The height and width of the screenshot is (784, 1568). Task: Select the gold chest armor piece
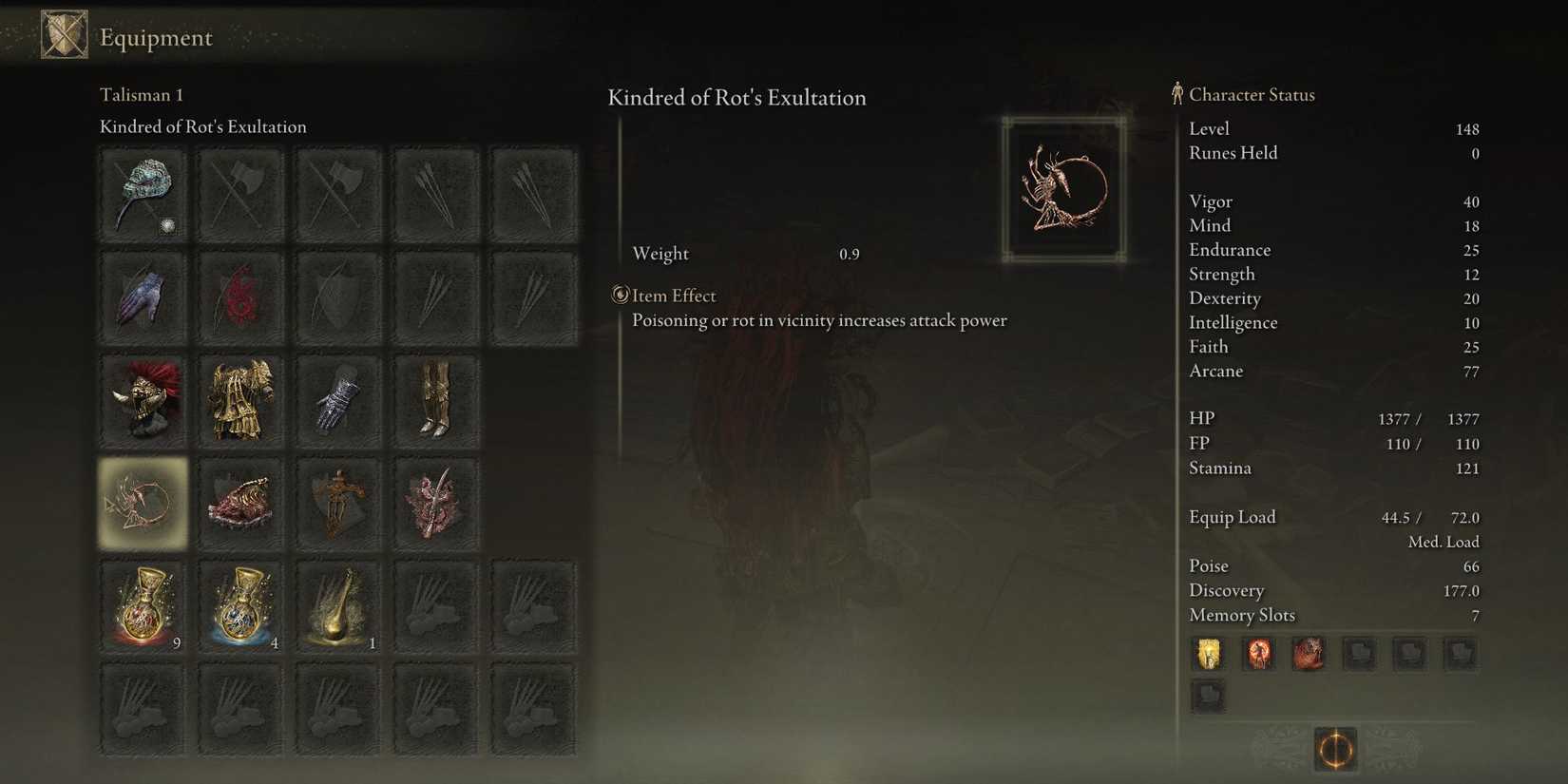point(240,399)
